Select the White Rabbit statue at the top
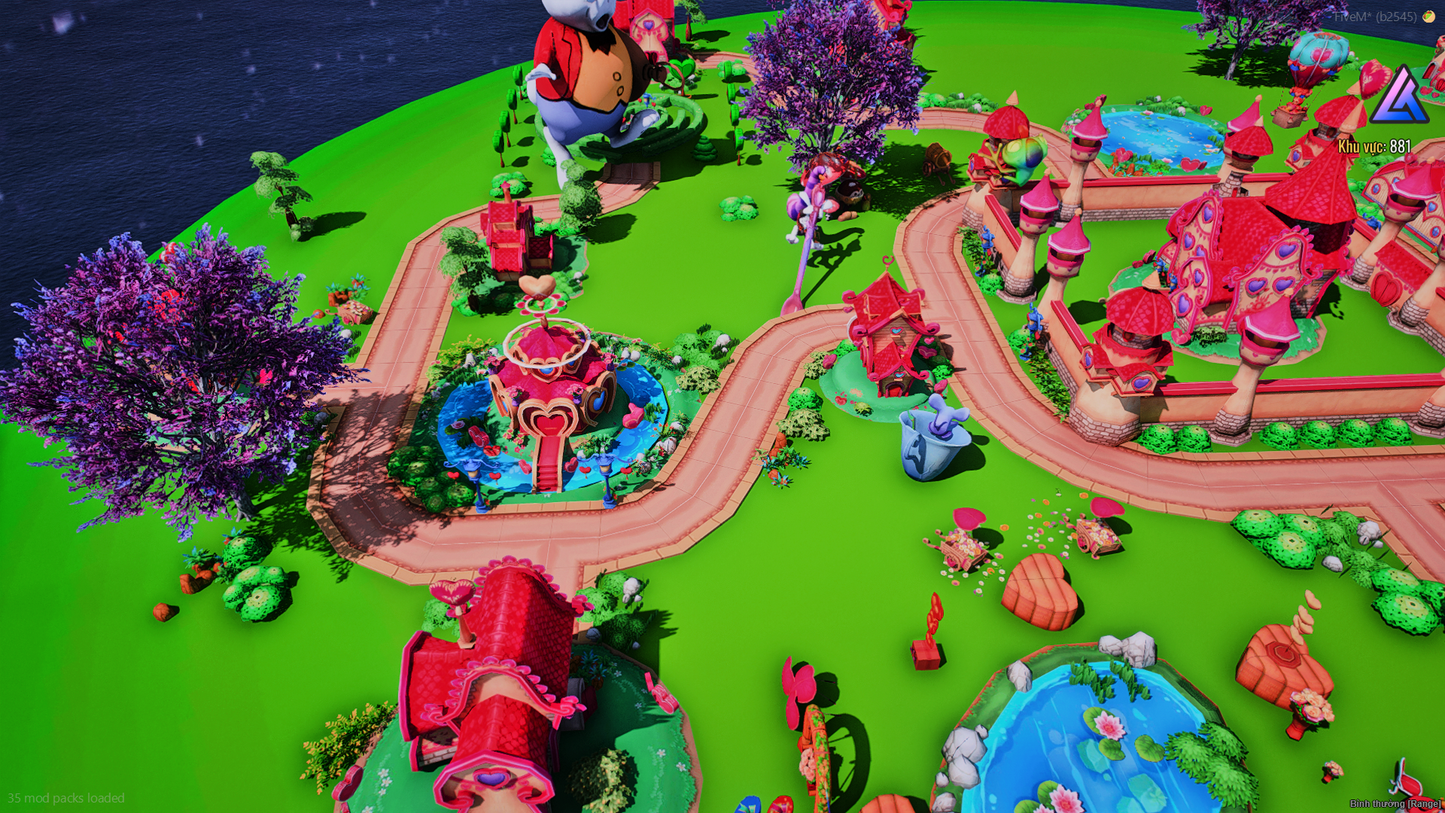1445x813 pixels. pyautogui.click(x=590, y=70)
